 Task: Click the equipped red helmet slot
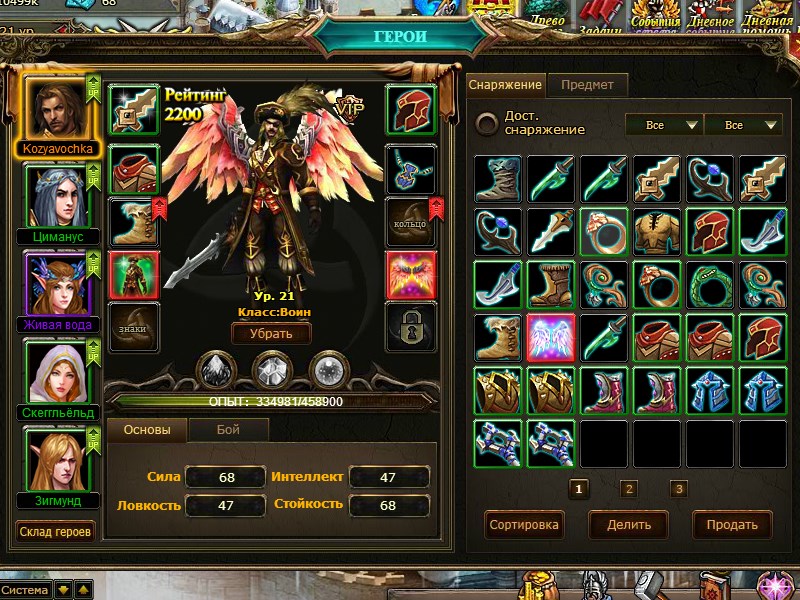(x=410, y=108)
